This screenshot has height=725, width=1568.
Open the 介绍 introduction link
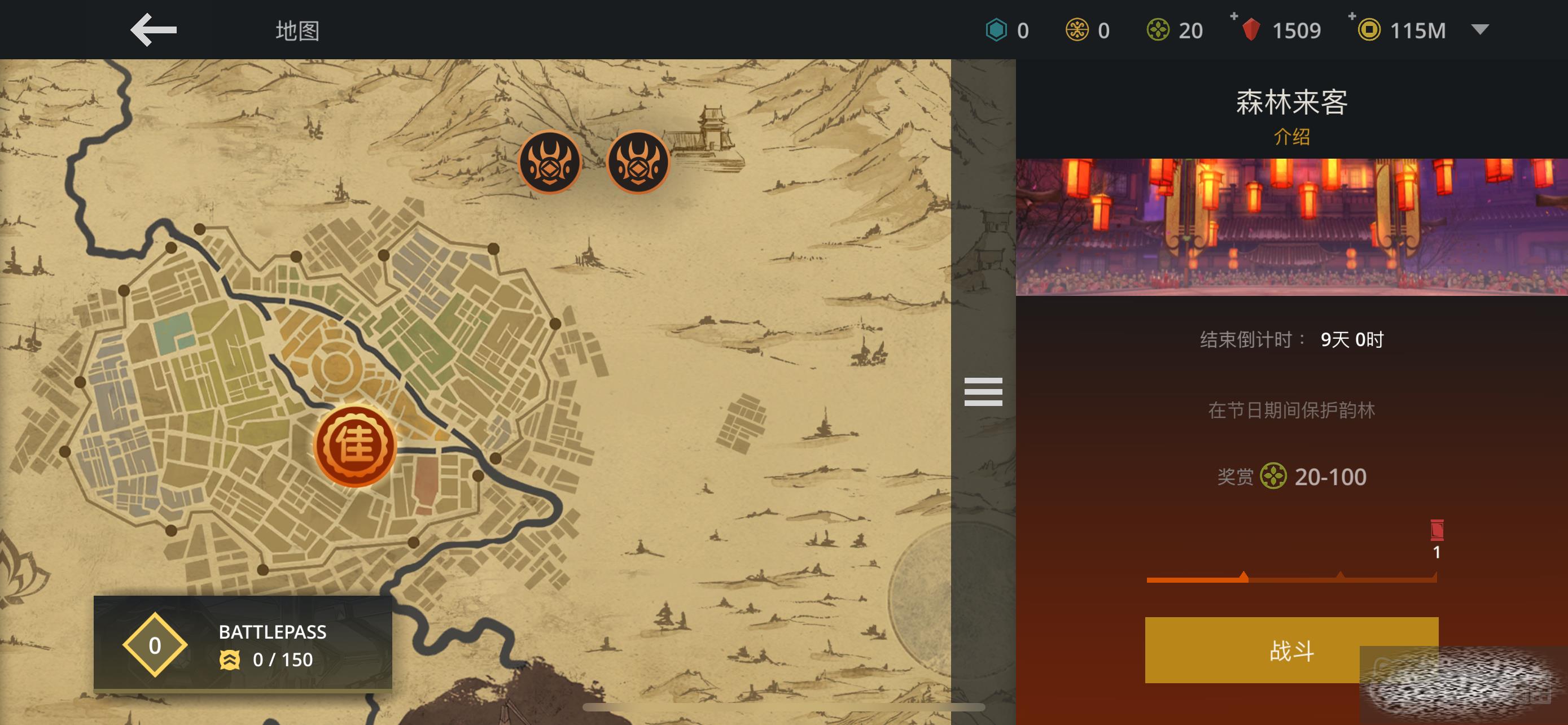[1291, 136]
